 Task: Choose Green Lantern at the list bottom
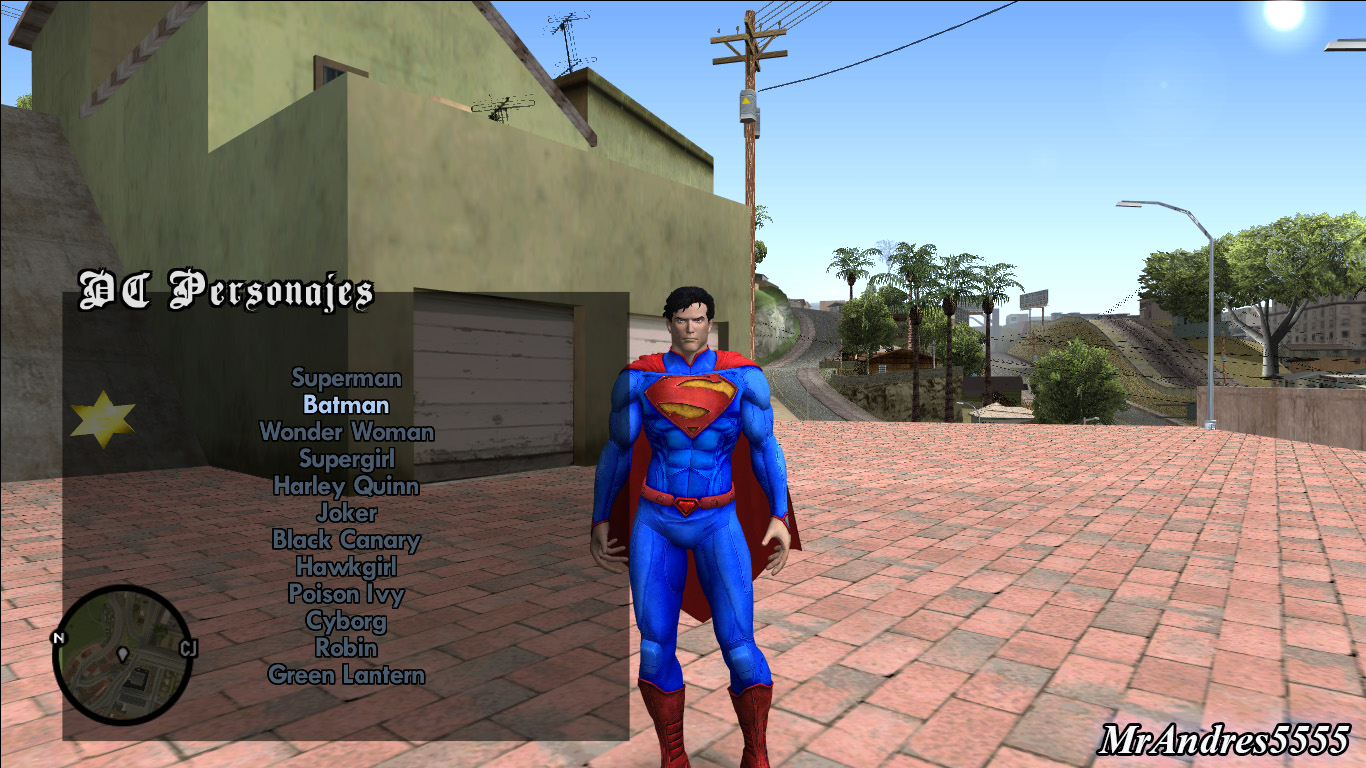346,676
